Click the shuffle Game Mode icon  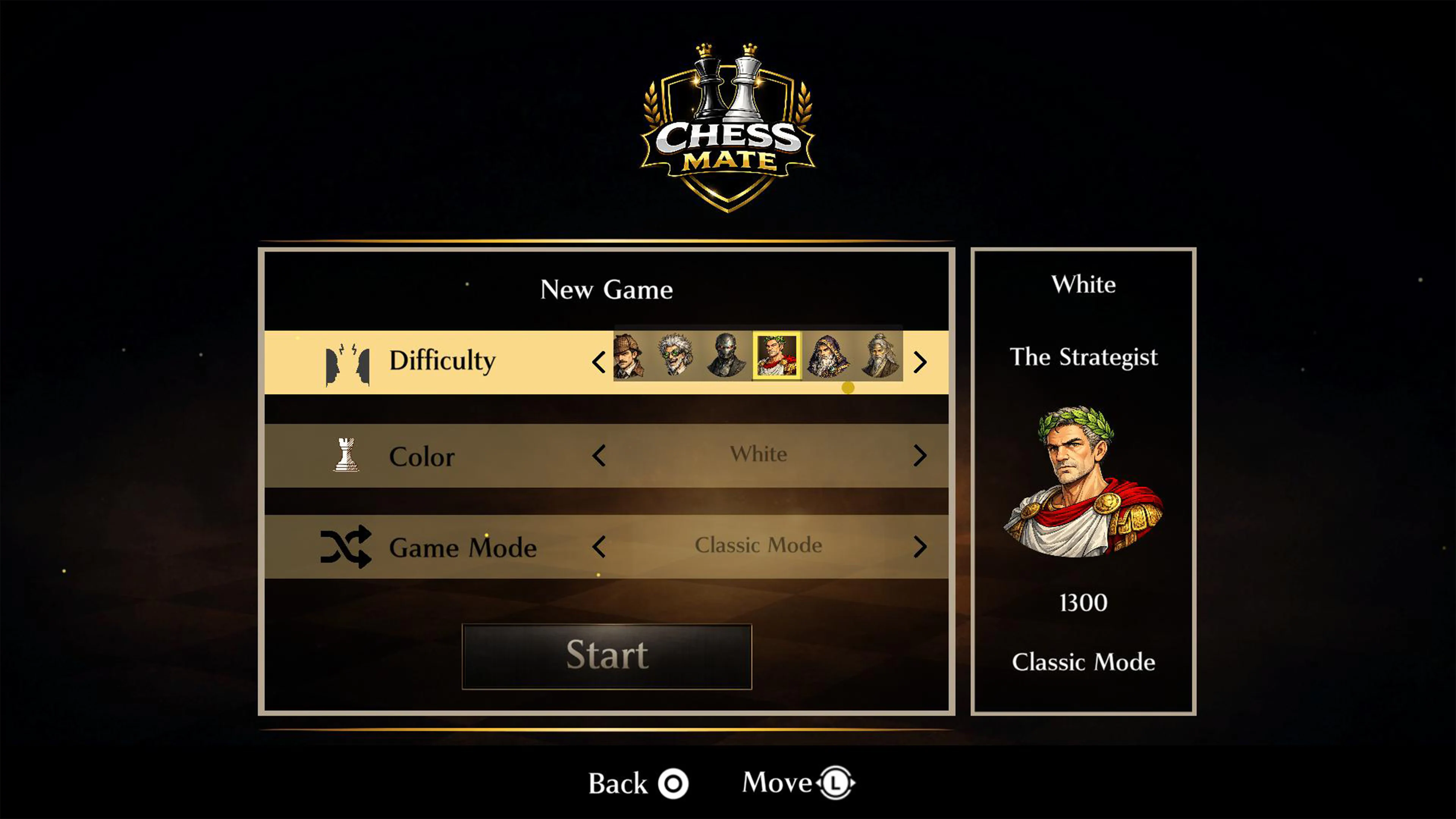point(345,546)
